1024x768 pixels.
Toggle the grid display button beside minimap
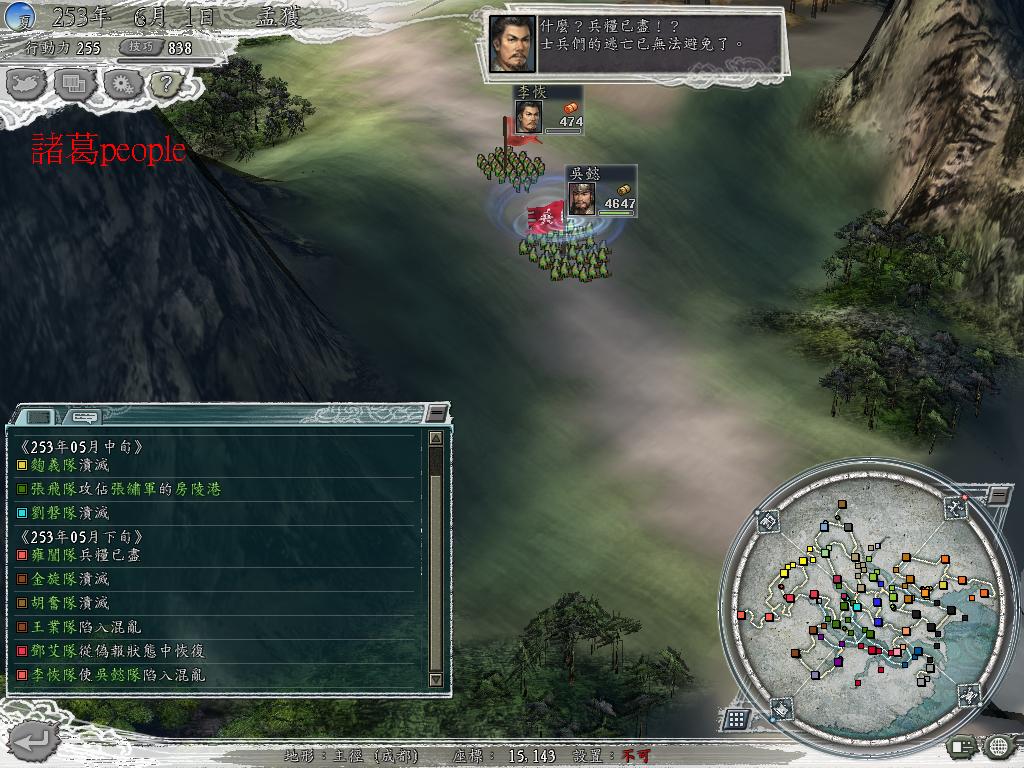click(736, 718)
